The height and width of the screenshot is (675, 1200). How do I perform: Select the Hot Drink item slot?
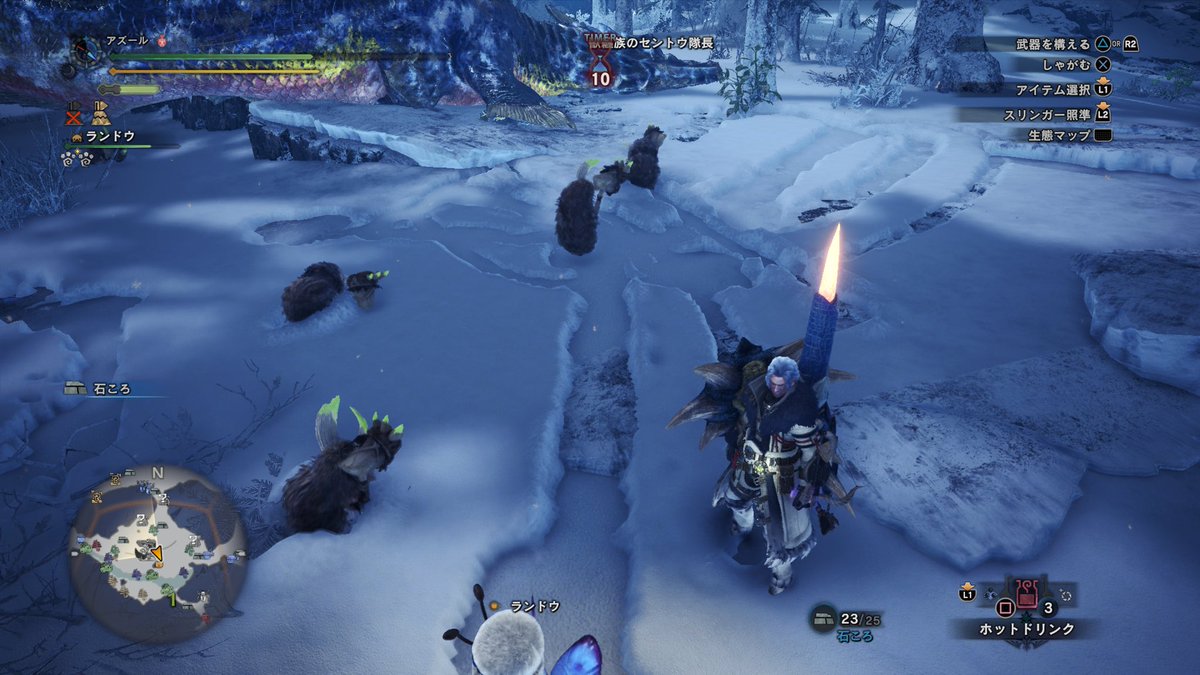pyautogui.click(x=1027, y=600)
